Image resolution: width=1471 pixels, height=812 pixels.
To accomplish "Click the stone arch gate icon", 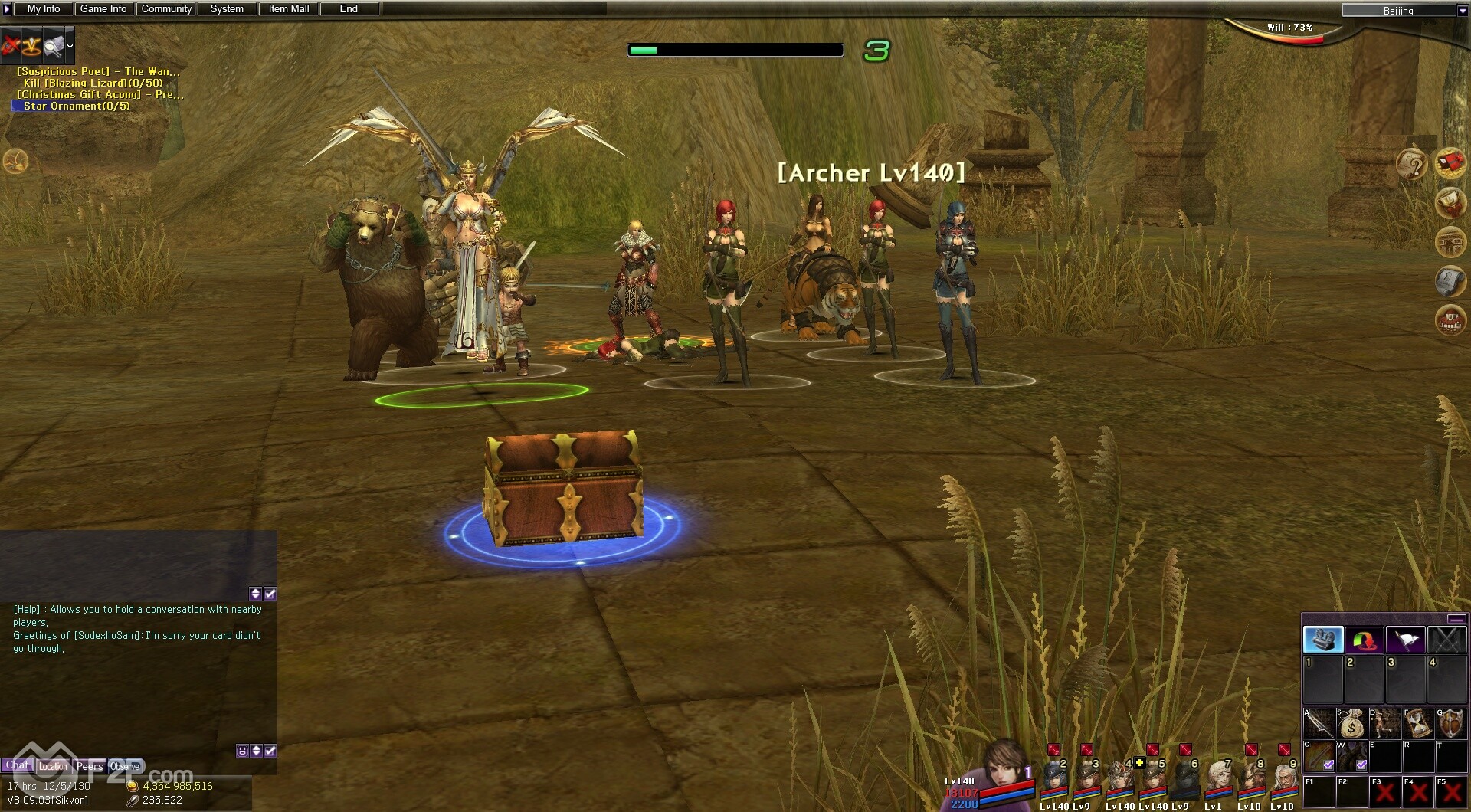I will click(x=1450, y=242).
